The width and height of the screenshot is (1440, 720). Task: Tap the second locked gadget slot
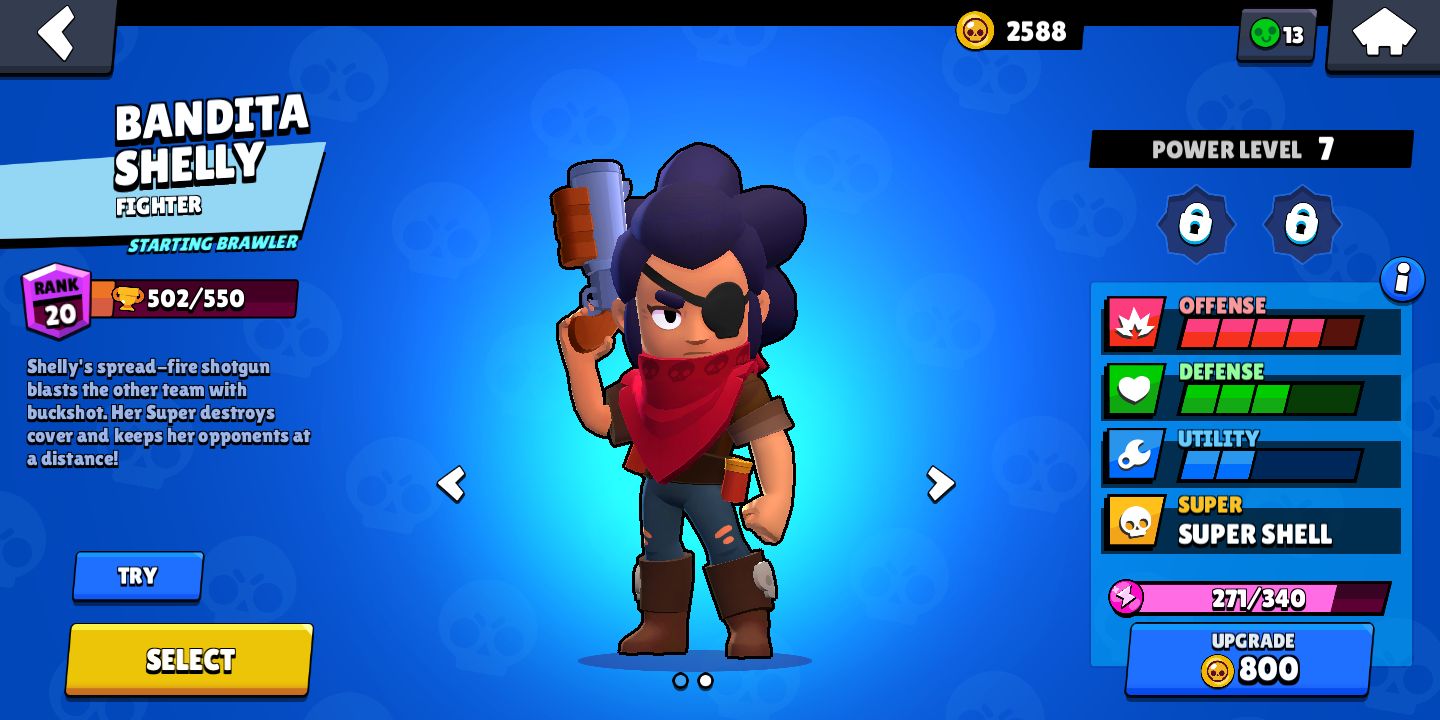click(1303, 225)
